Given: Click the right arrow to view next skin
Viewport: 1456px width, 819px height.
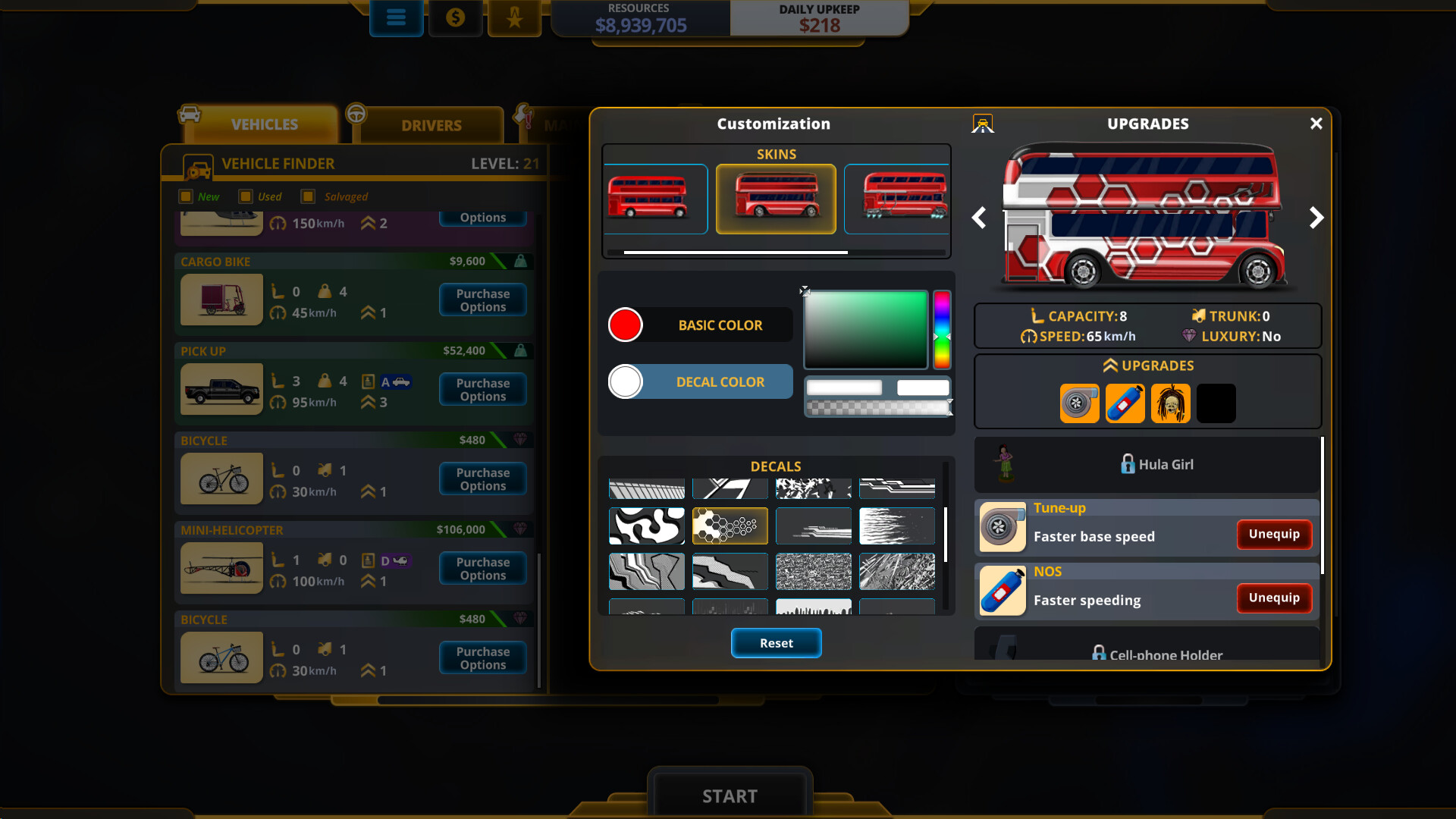Looking at the screenshot, I should [x=1317, y=218].
